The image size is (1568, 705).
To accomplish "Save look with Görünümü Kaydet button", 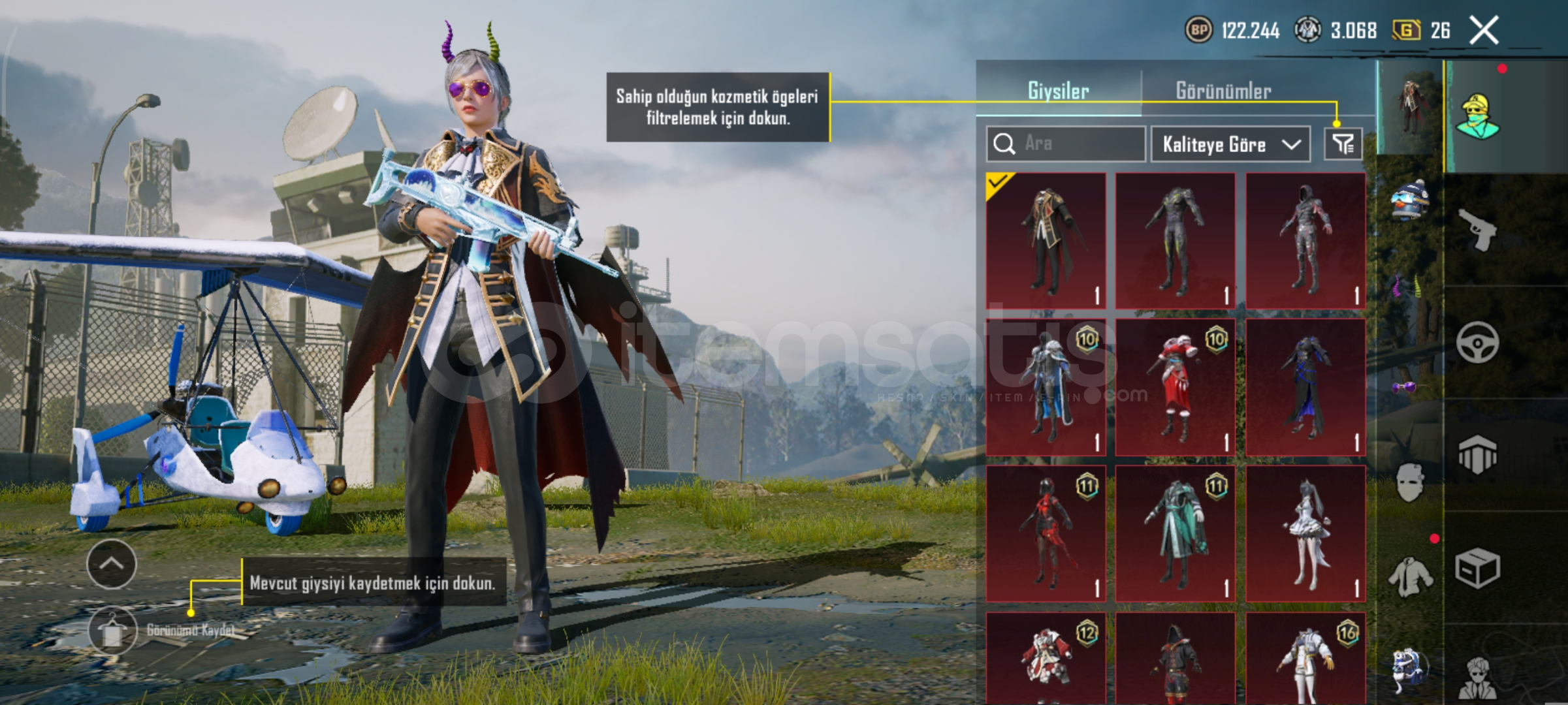I will pyautogui.click(x=112, y=631).
